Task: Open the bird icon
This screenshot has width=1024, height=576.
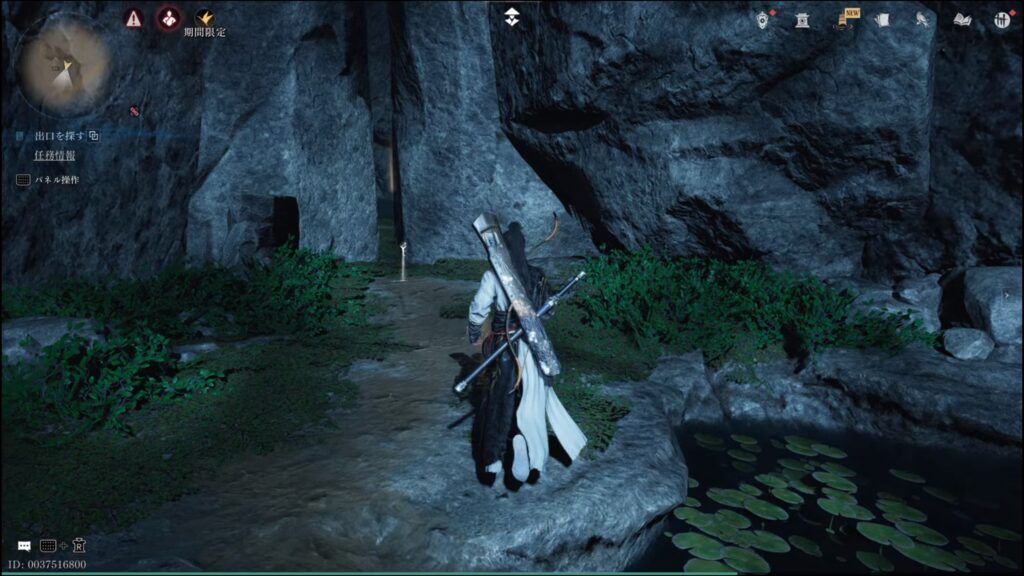Action: point(922,19)
